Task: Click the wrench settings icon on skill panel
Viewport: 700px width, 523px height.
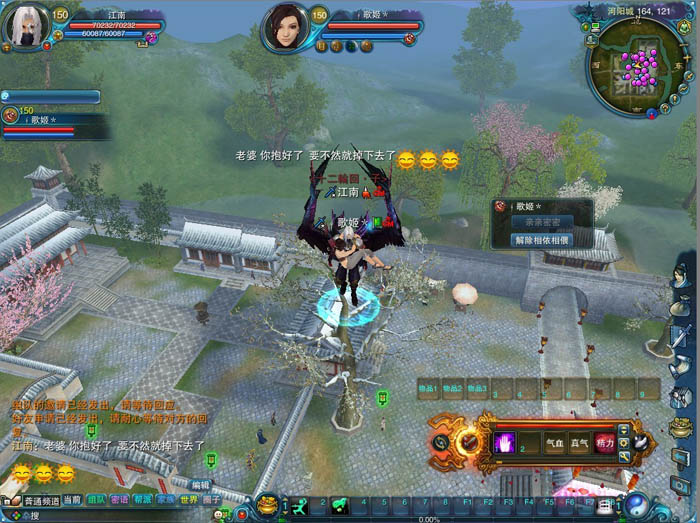Action: click(624, 456)
